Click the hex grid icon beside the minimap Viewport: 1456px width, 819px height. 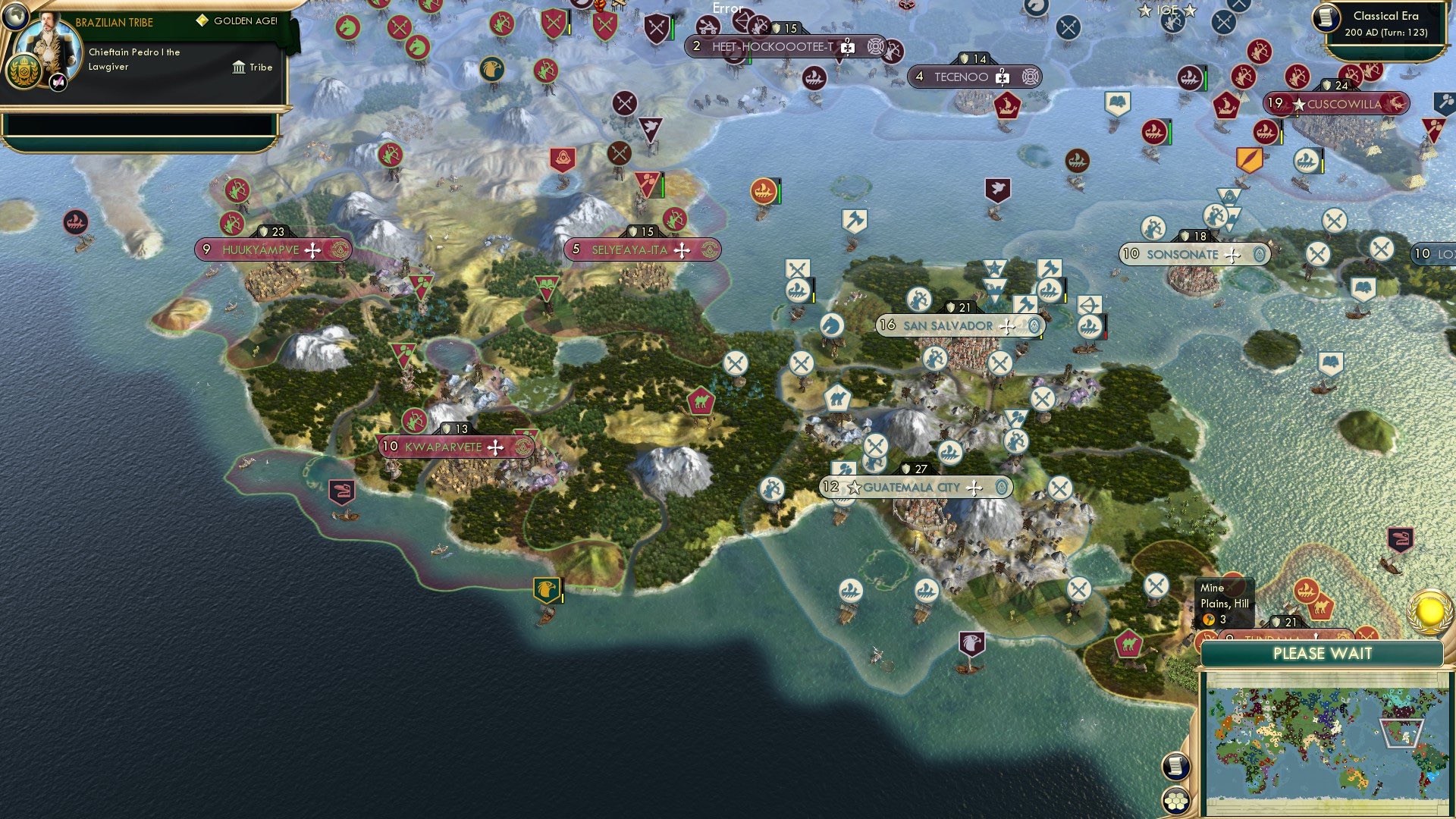tap(1175, 801)
